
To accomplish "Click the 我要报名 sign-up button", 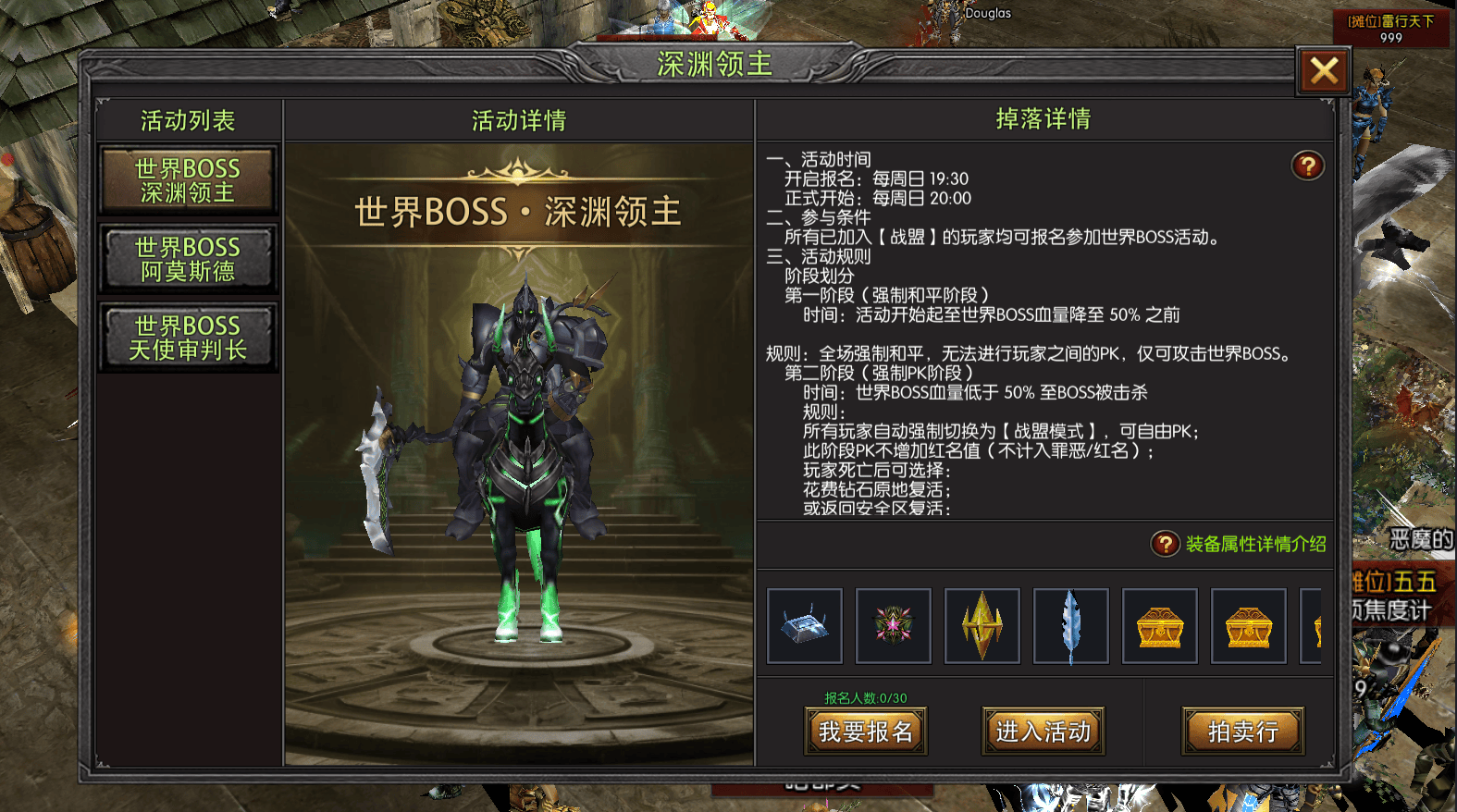I will tap(866, 732).
